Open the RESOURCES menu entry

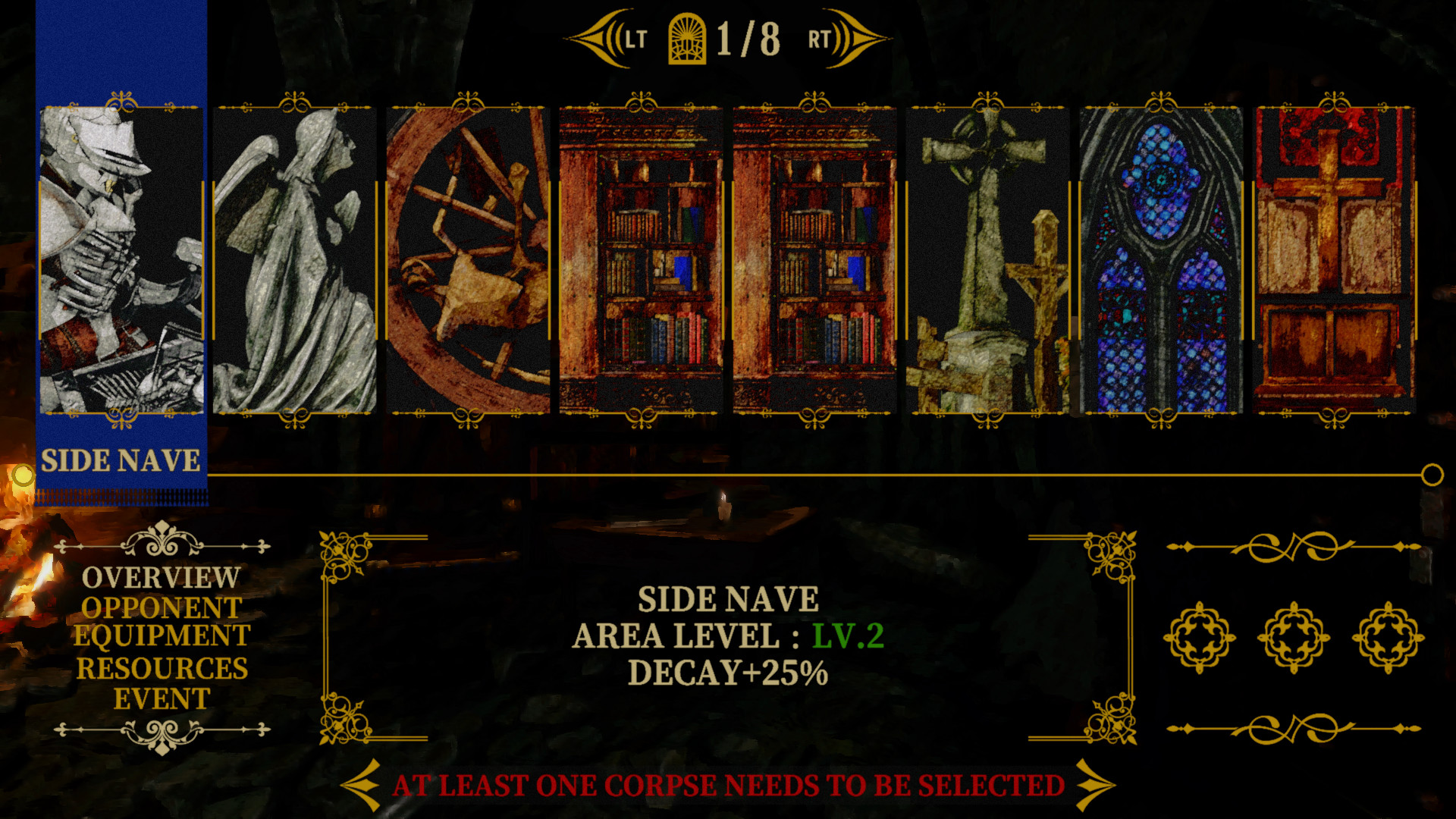tap(162, 668)
